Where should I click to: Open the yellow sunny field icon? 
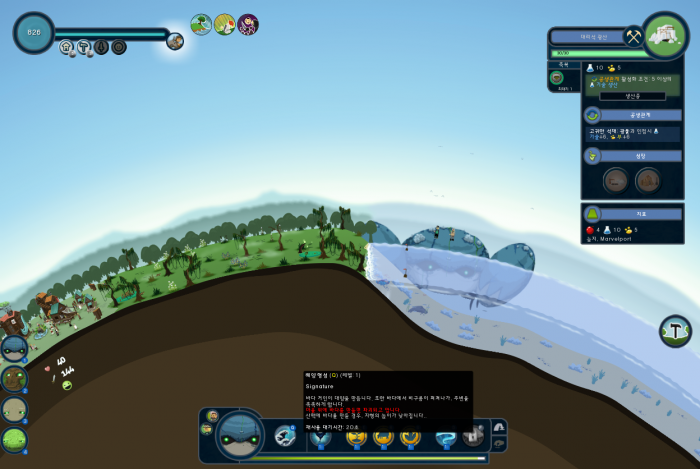tap(225, 24)
